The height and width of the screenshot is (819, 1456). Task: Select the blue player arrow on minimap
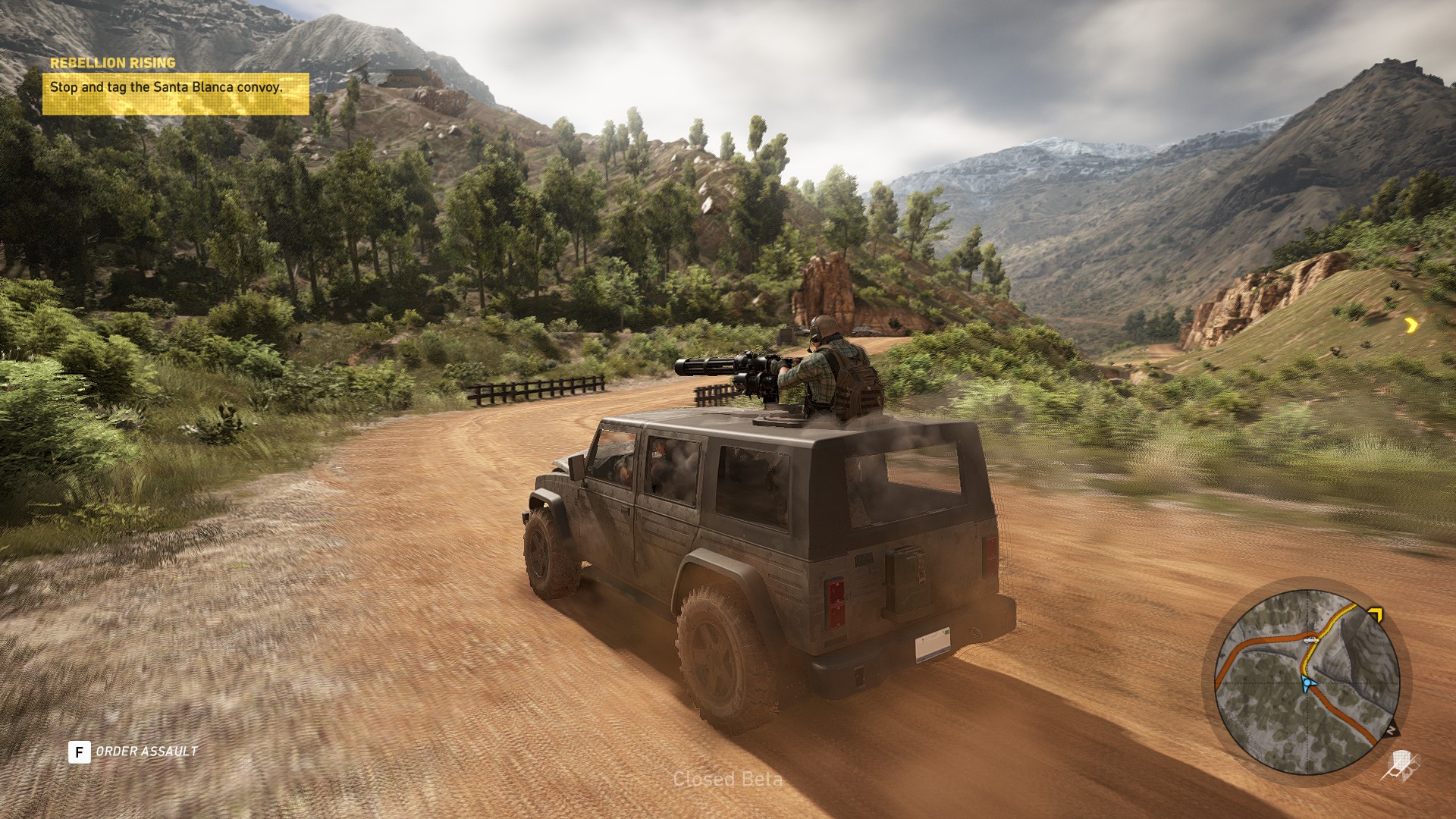(1306, 685)
